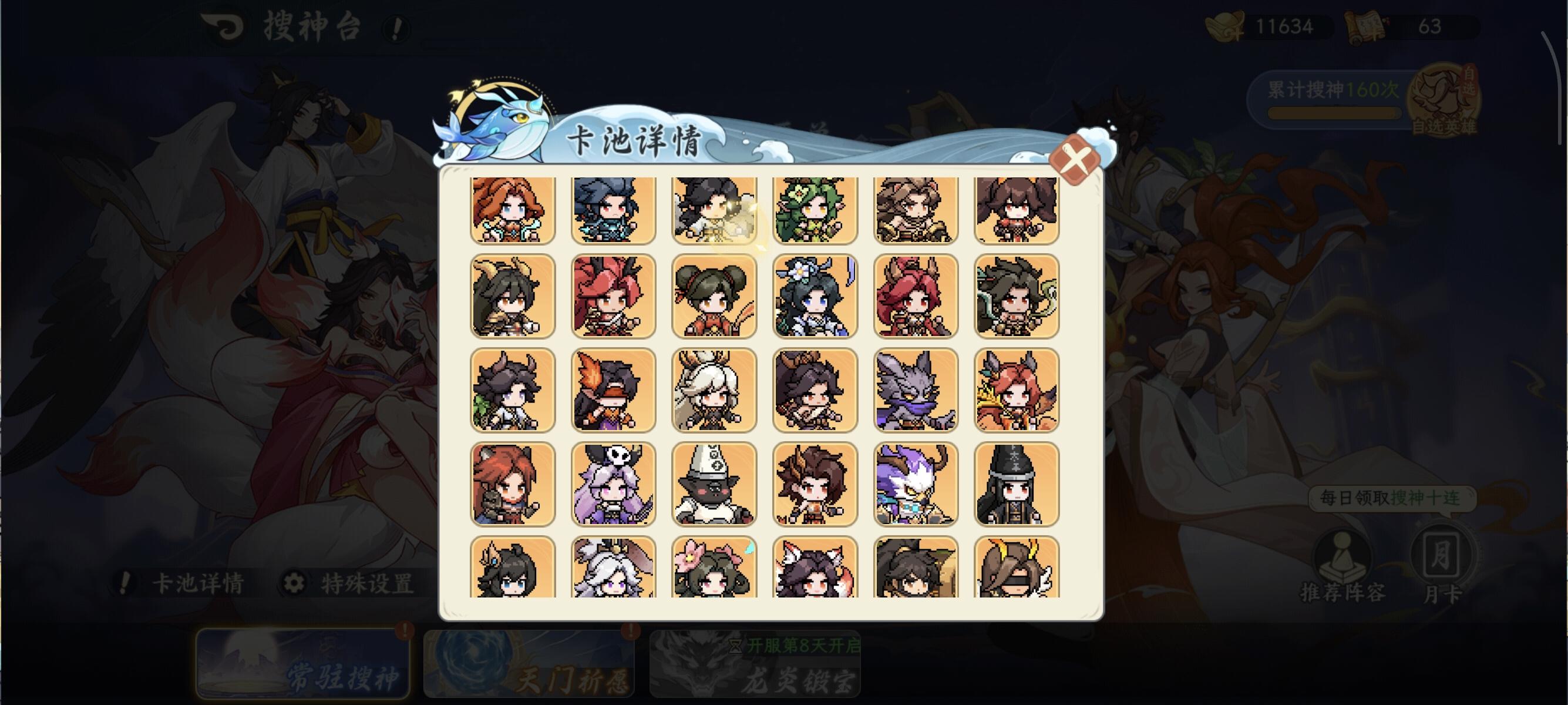
Task: Select the 常驻搜神 tab
Action: pyautogui.click(x=301, y=667)
